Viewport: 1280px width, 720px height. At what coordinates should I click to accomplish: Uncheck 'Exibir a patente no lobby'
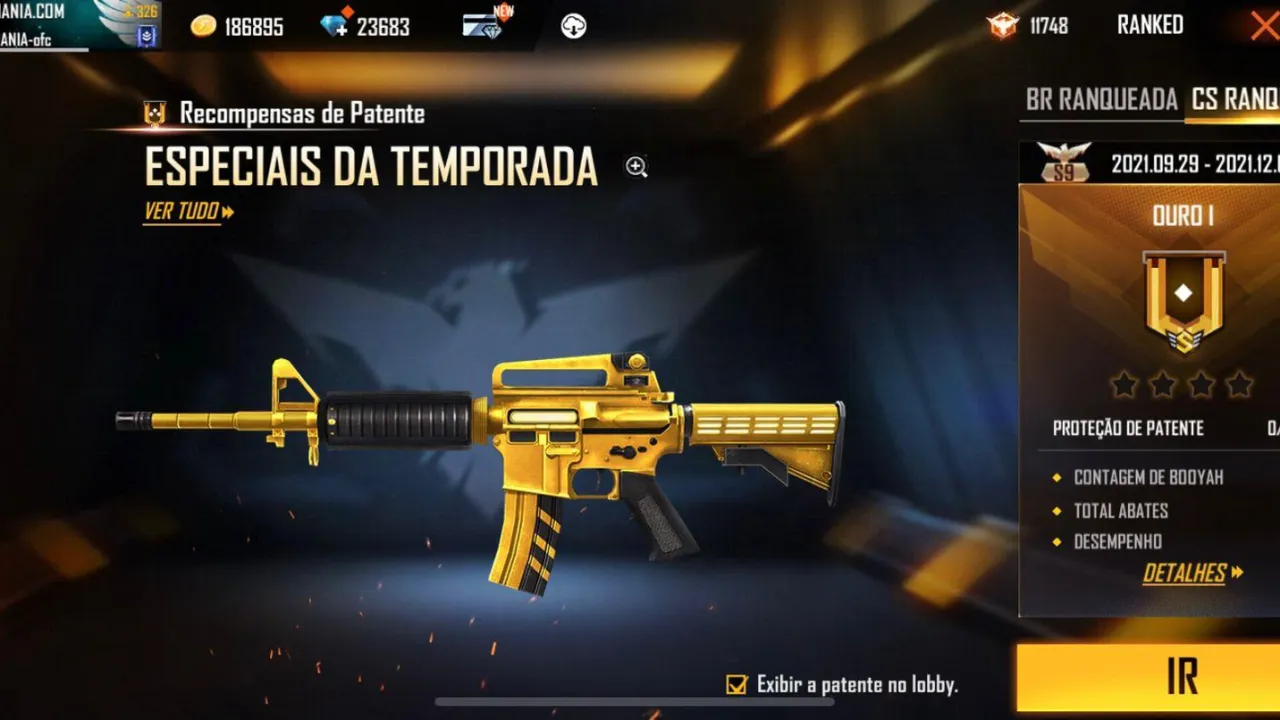pyautogui.click(x=735, y=684)
